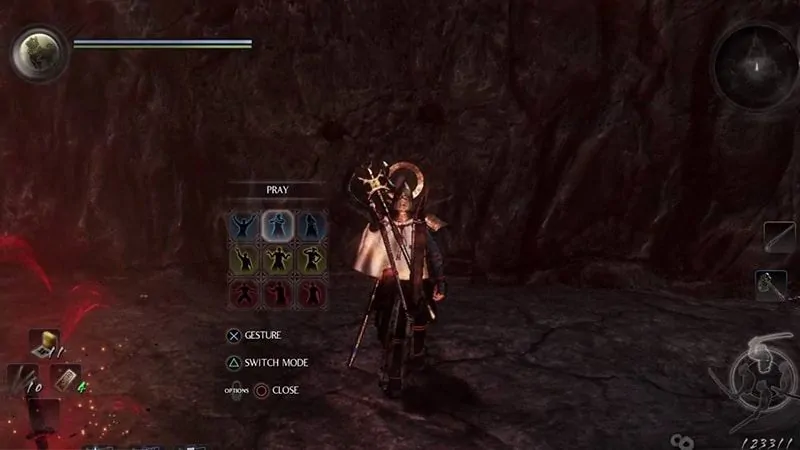
Task: Use the yellow block item with count 11
Action: (45, 345)
